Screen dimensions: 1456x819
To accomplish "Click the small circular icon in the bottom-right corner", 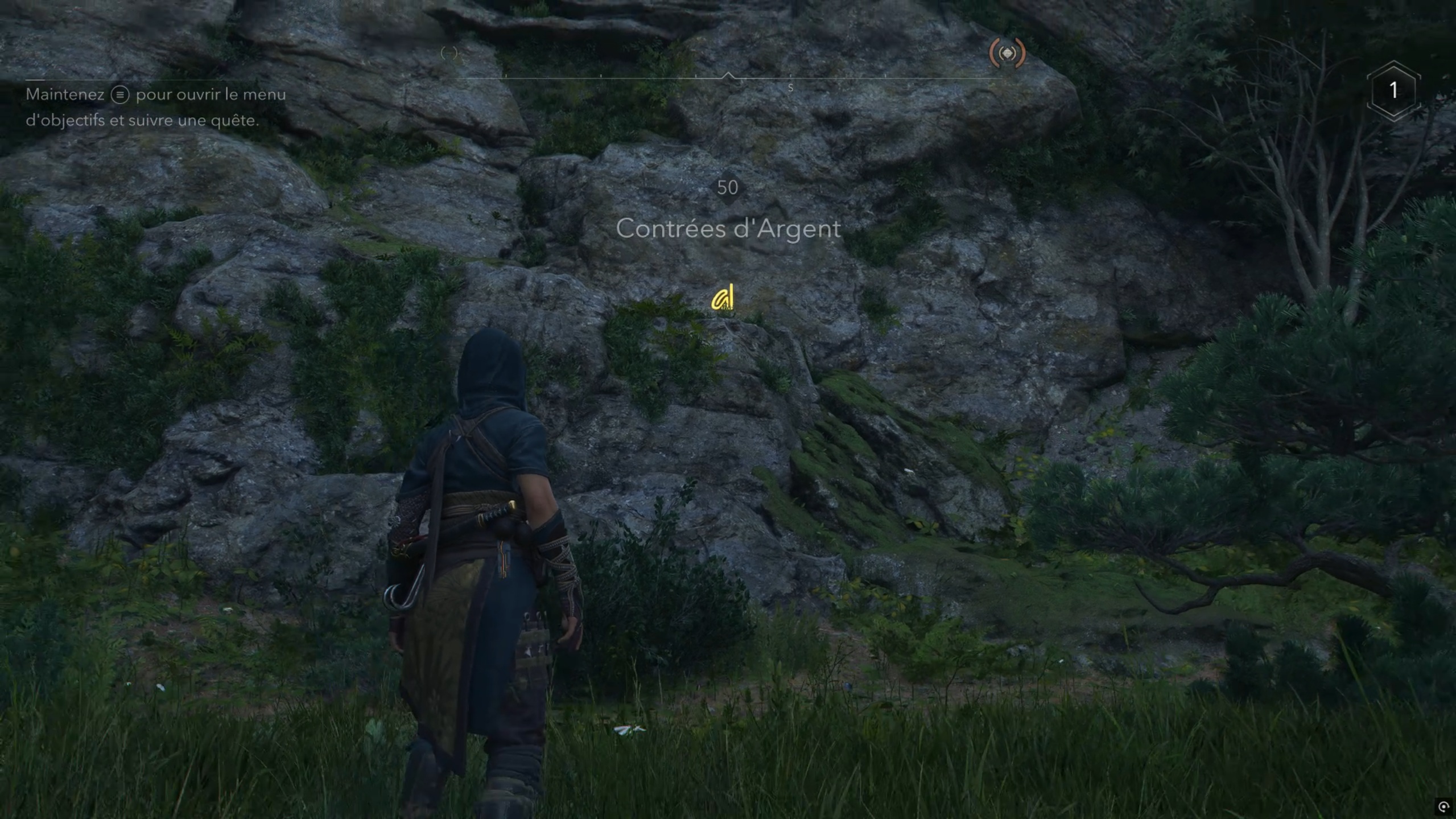I will [x=1443, y=806].
